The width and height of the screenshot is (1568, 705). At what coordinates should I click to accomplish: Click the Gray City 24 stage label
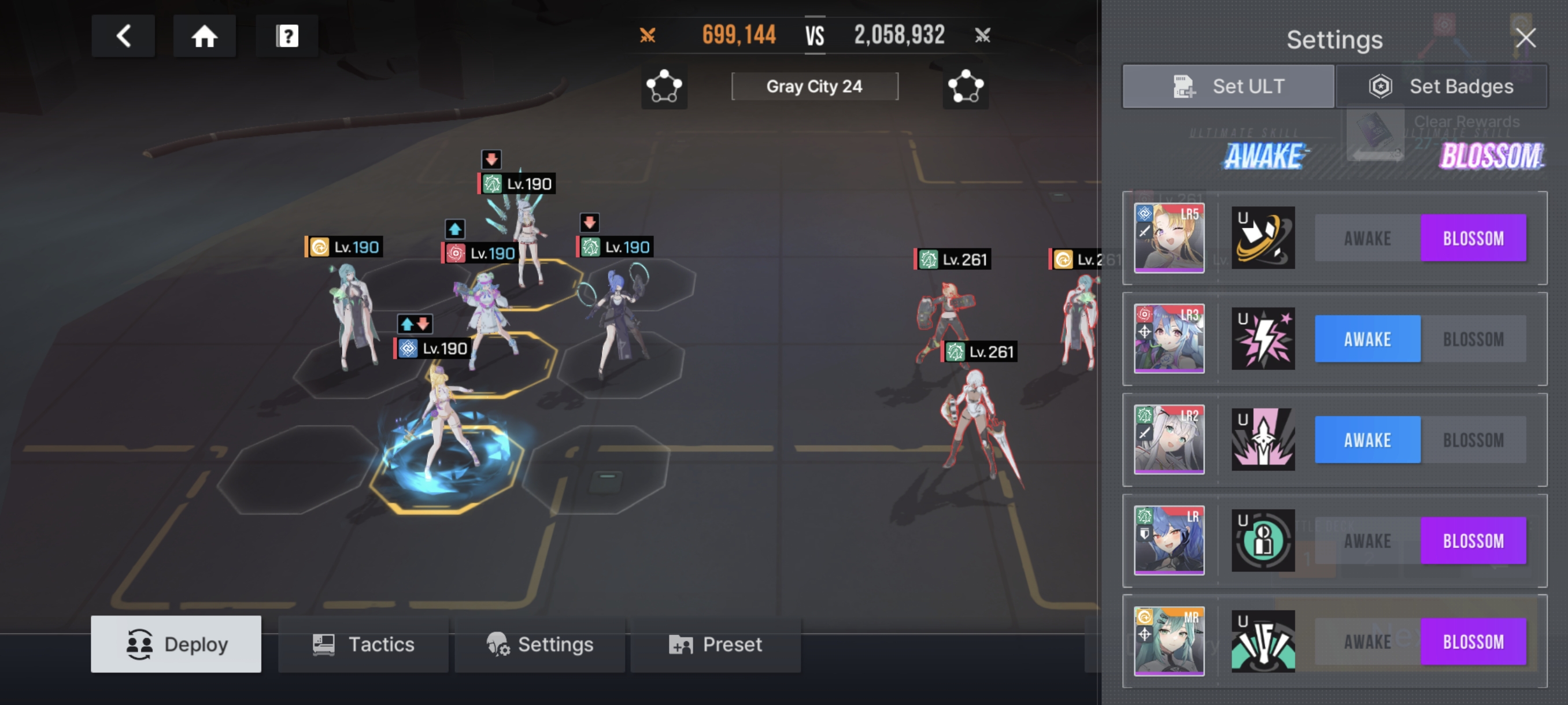pyautogui.click(x=815, y=86)
